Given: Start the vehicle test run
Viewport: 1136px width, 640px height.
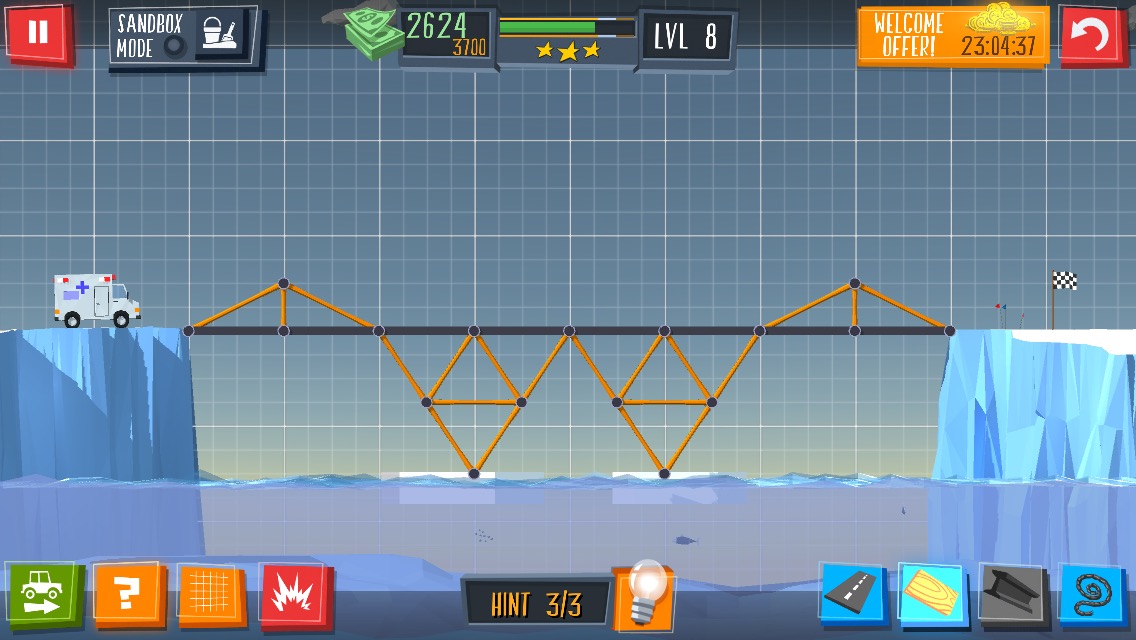Looking at the screenshot, I should click(43, 593).
